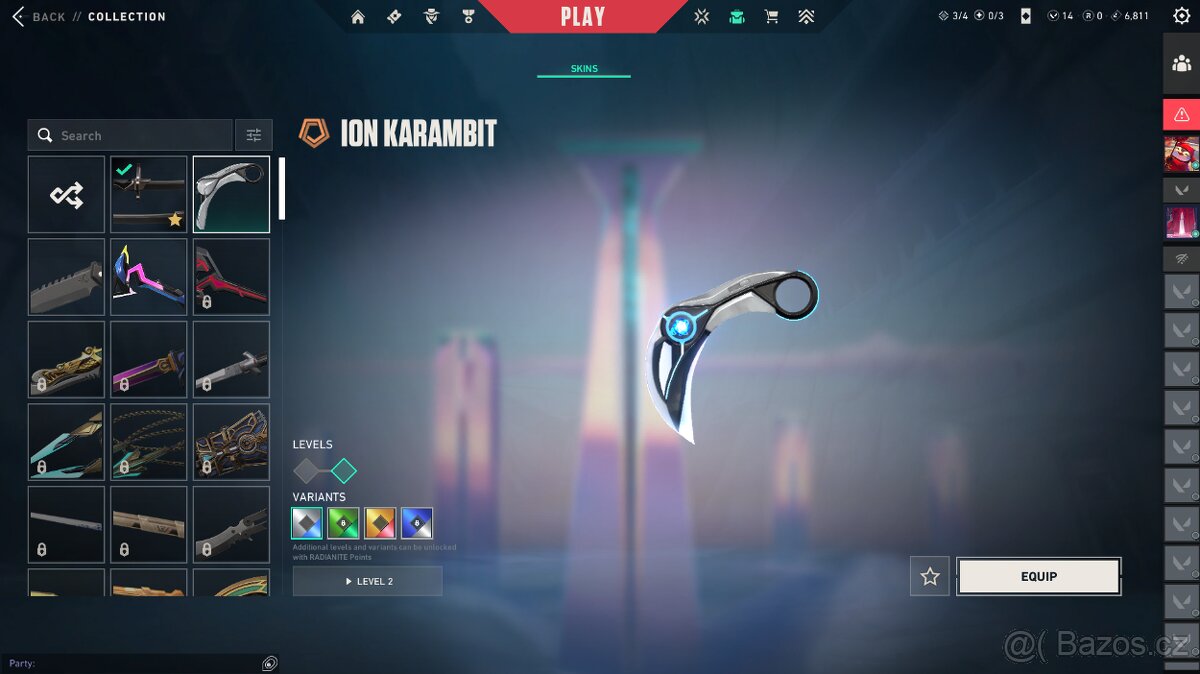Open the skin filter options
The image size is (1200, 674).
[254, 136]
